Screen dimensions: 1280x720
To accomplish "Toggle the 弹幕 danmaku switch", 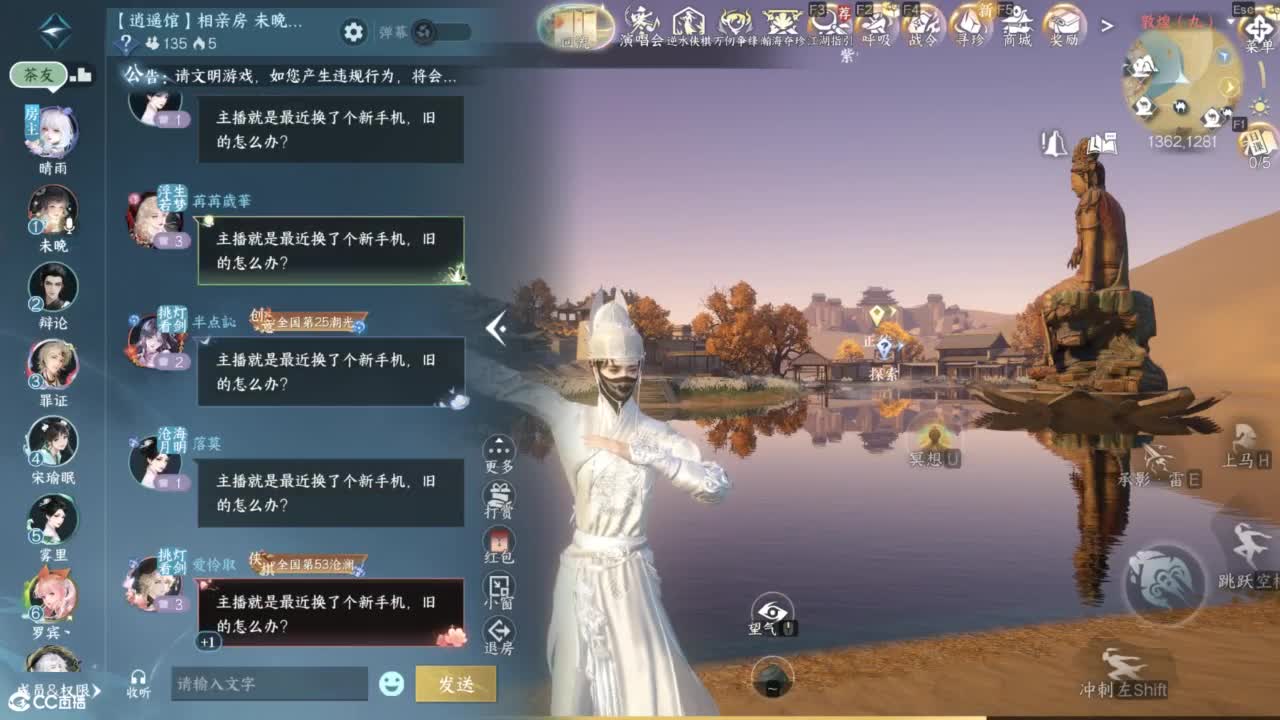I will coord(424,30).
